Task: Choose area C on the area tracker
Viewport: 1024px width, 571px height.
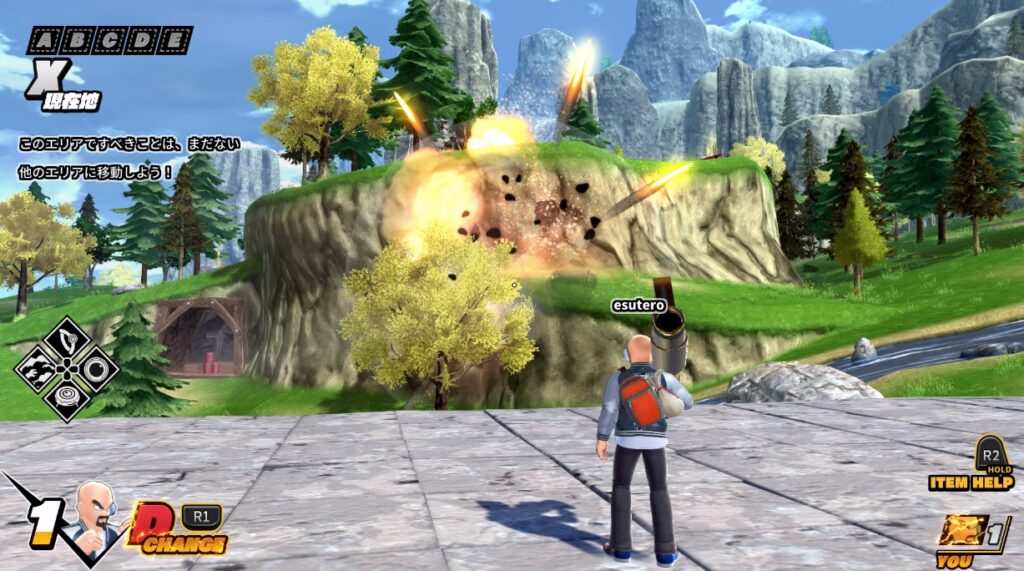Action: (108, 41)
